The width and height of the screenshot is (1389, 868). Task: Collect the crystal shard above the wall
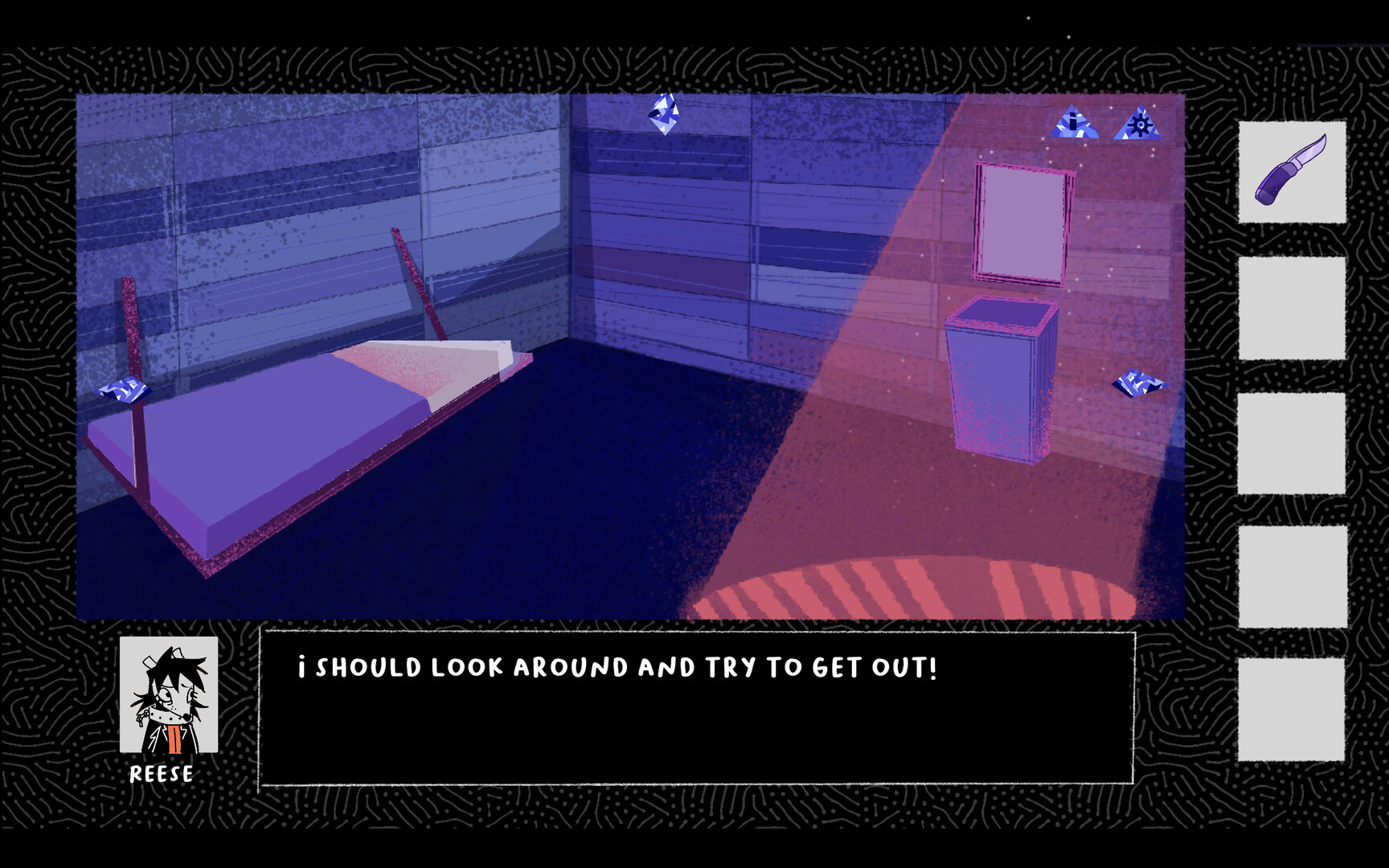coord(662,116)
